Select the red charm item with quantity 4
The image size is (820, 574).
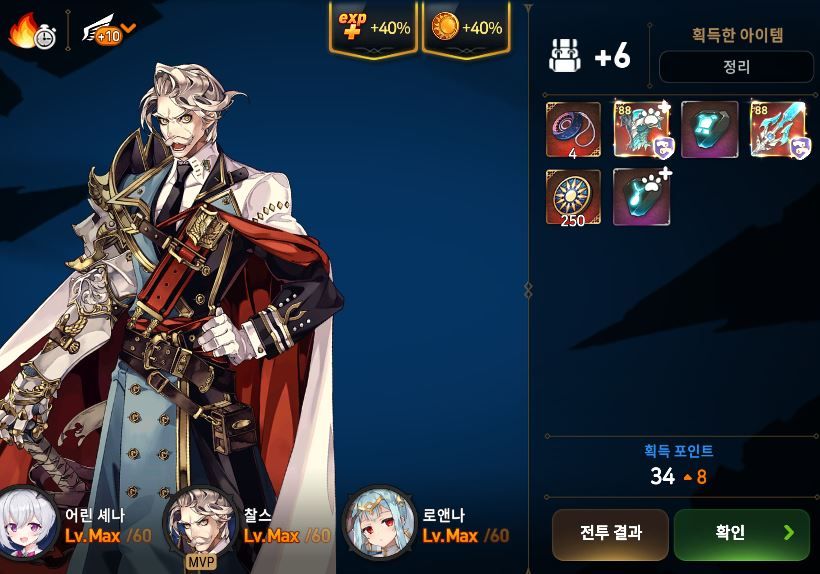[574, 130]
